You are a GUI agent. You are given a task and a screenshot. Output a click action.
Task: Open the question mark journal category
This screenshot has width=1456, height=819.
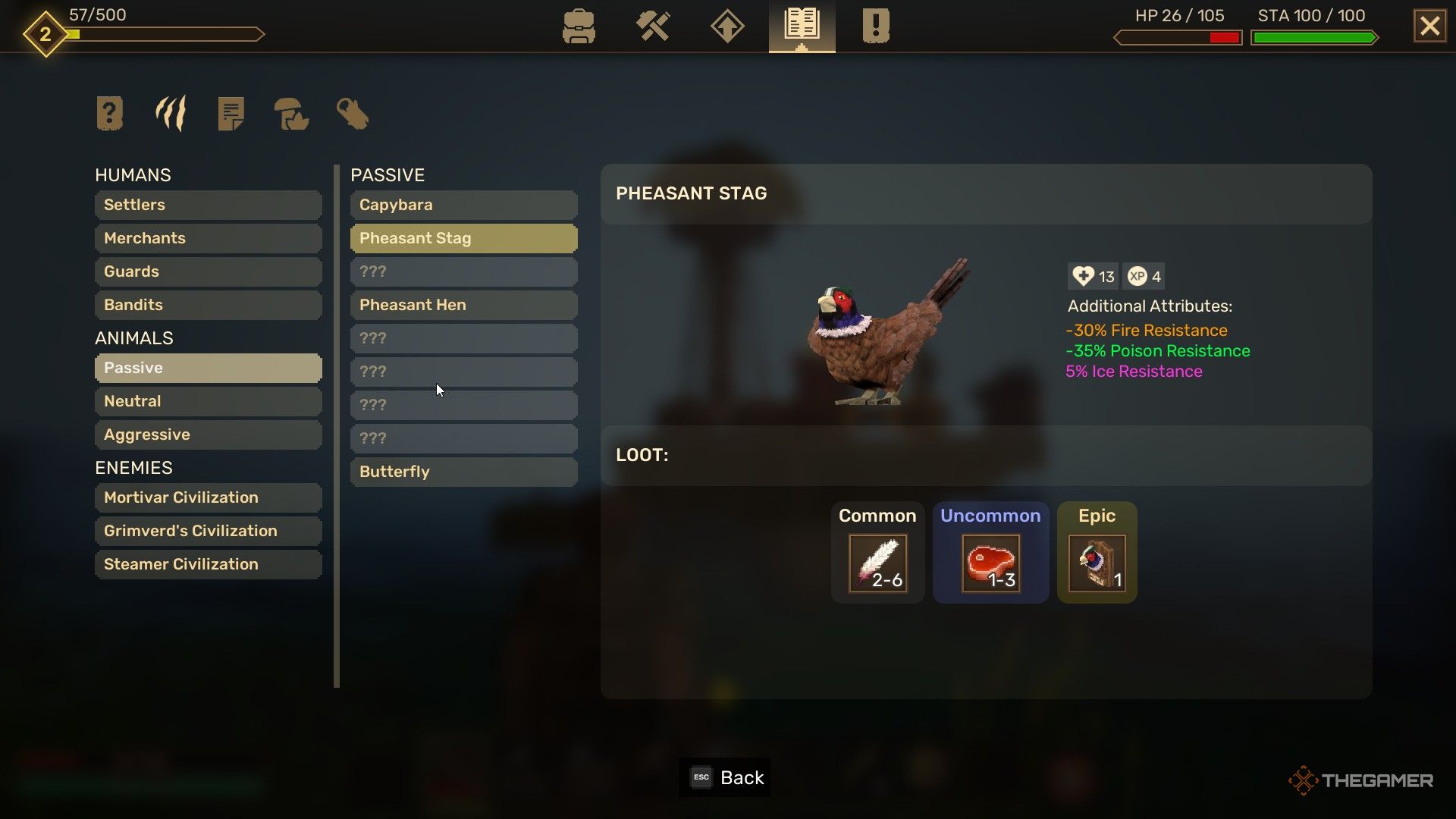coord(110,114)
